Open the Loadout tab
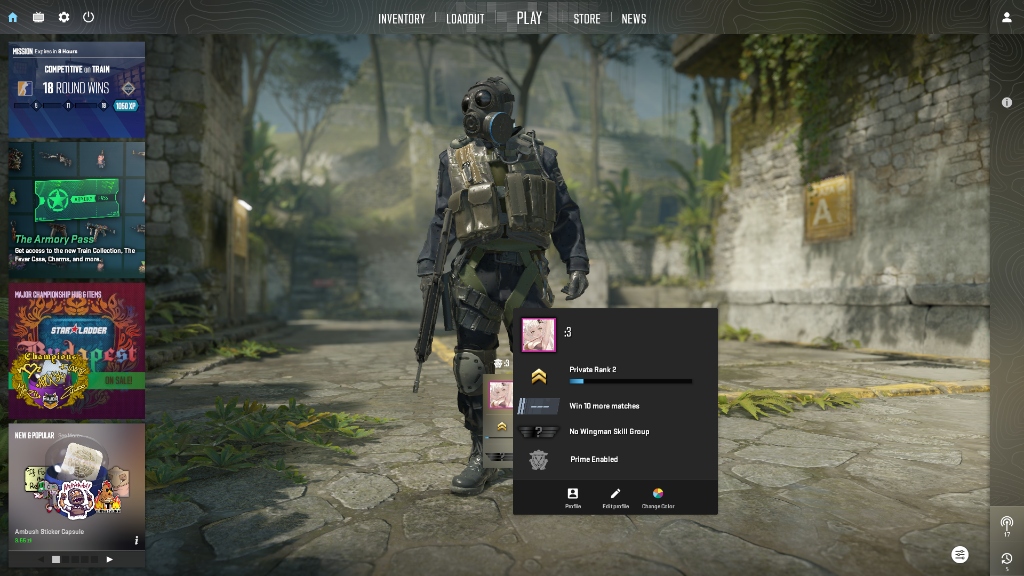1024x576 pixels. click(465, 18)
